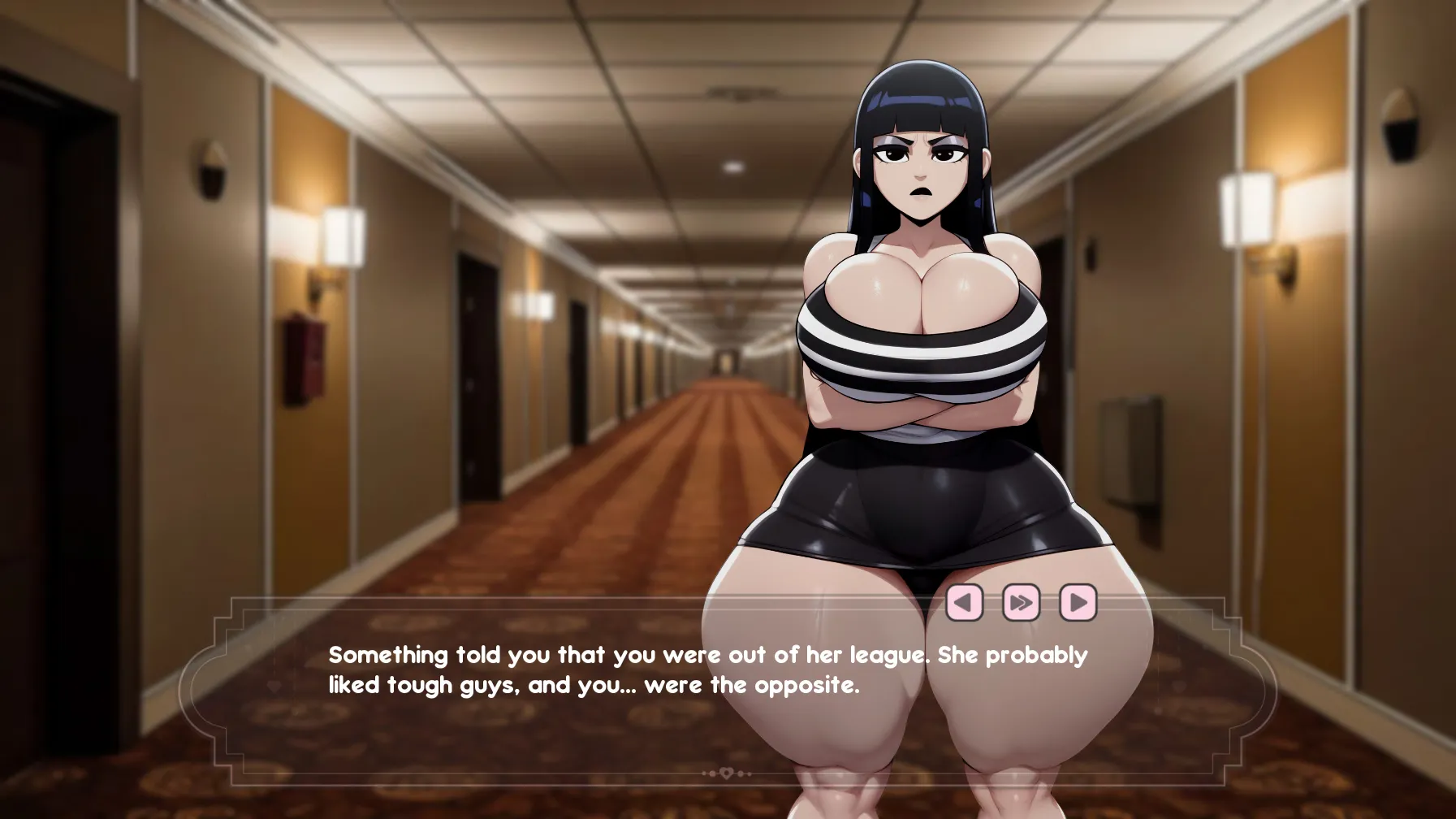
Task: Fast-forward through the dialogue
Action: 1021,603
